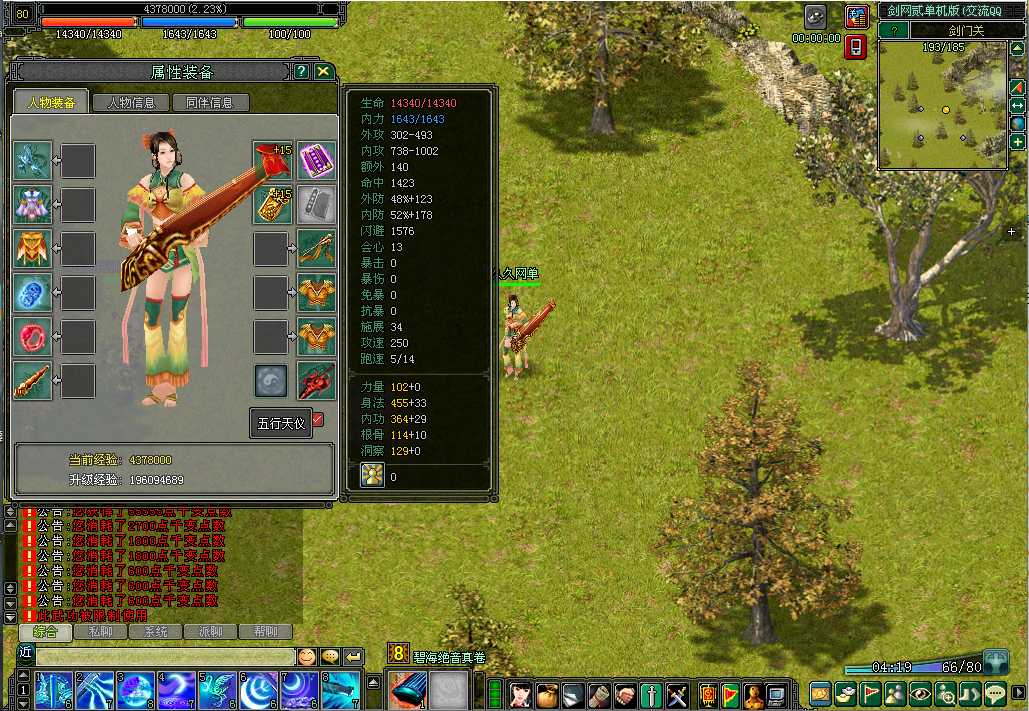
Task: Switch to the 同伴信息 tab
Action: (209, 102)
